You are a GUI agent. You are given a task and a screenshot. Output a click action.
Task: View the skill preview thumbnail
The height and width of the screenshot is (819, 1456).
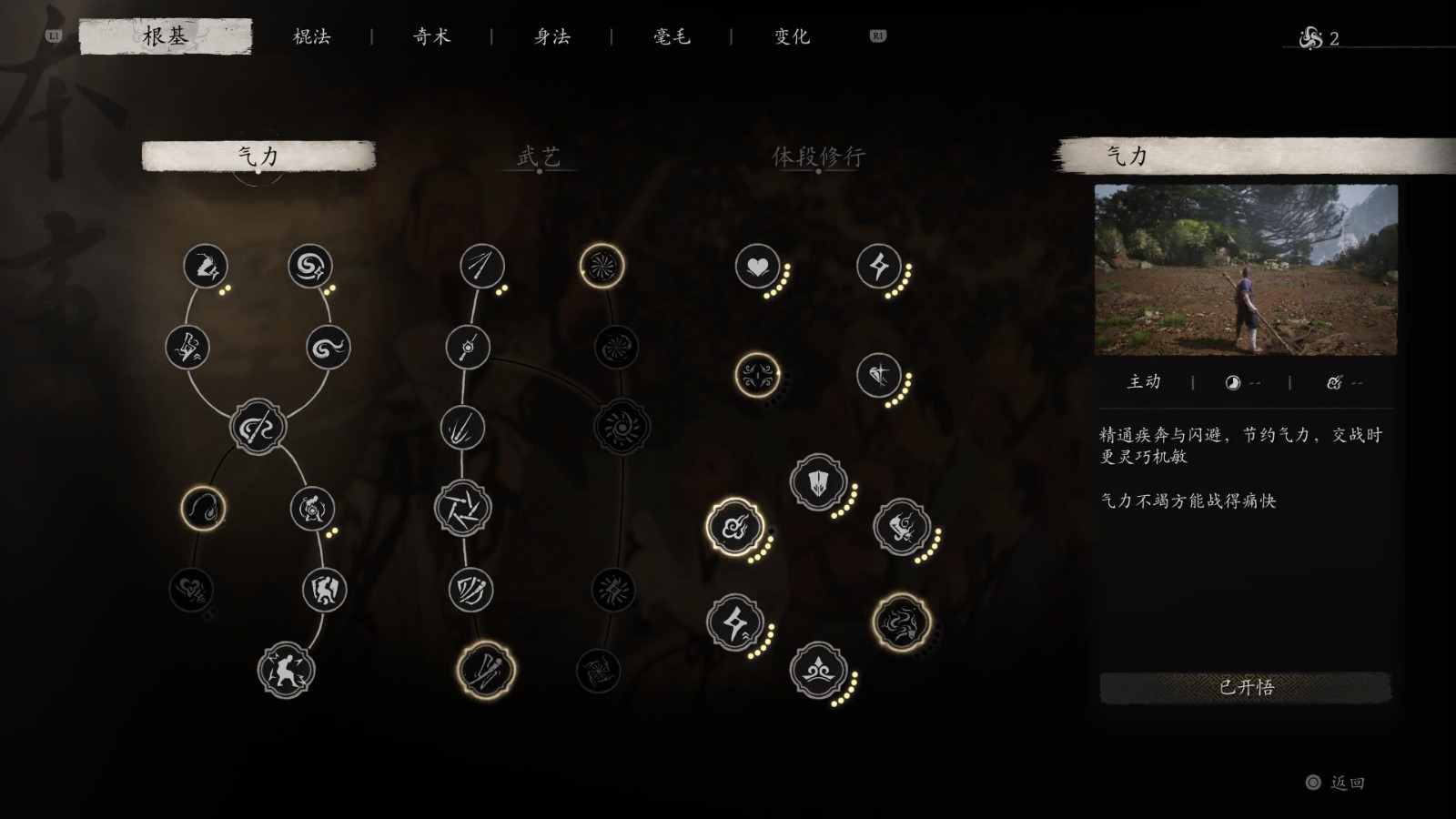(x=1245, y=269)
